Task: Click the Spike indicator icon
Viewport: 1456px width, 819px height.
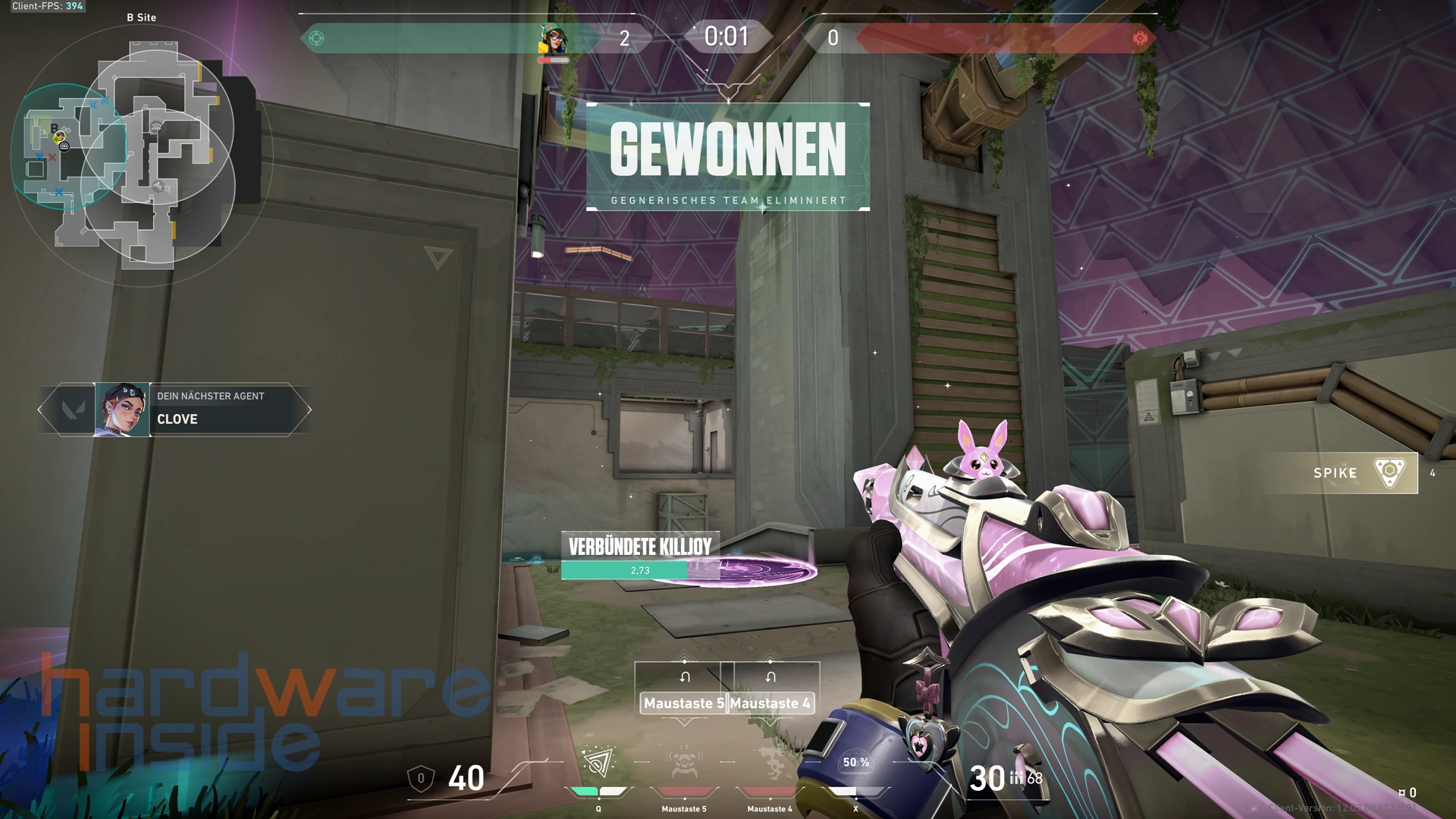Action: tap(1389, 472)
